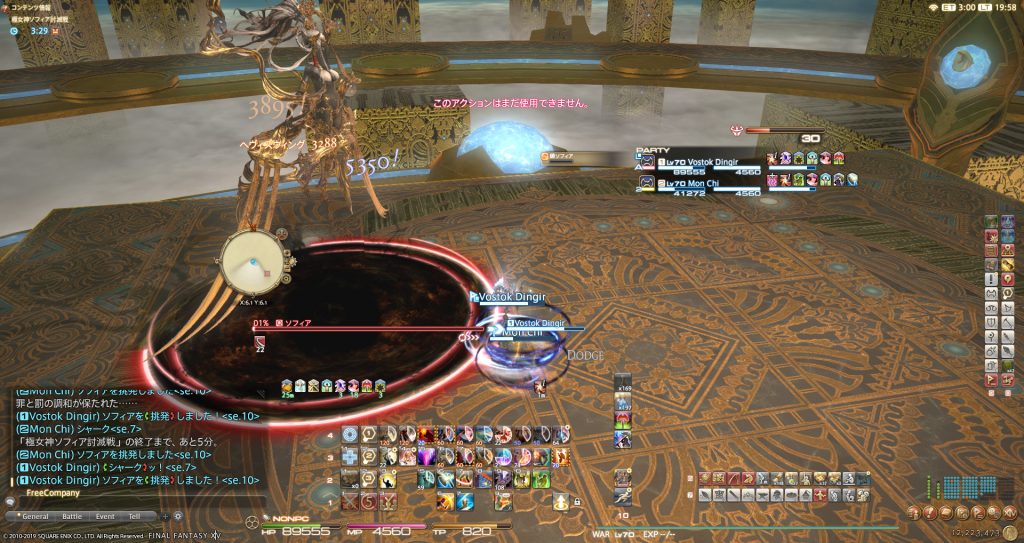Add a new chat tab with plus button
The height and width of the screenshot is (543, 1024).
(164, 516)
